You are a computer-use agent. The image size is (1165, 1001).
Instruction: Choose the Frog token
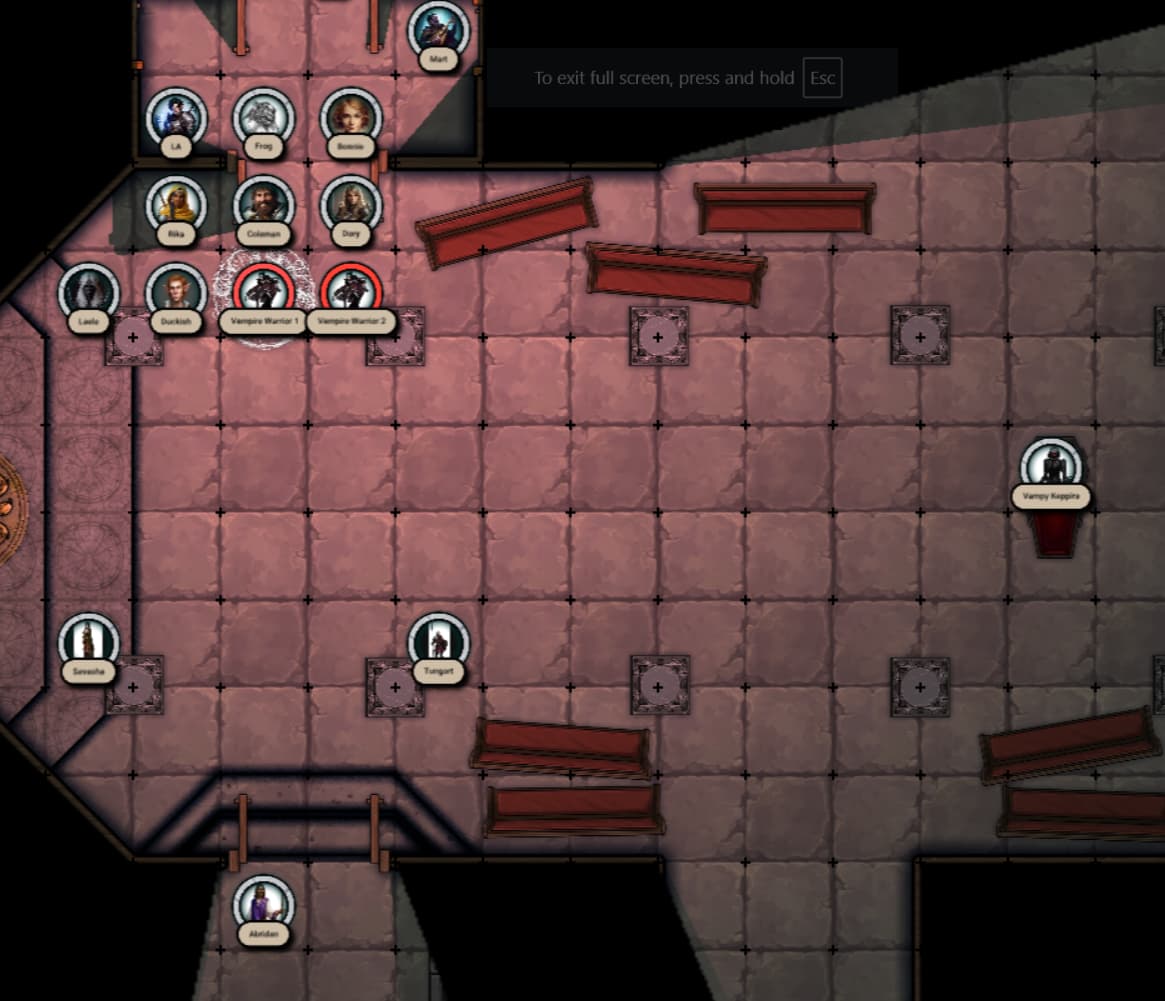[x=264, y=117]
